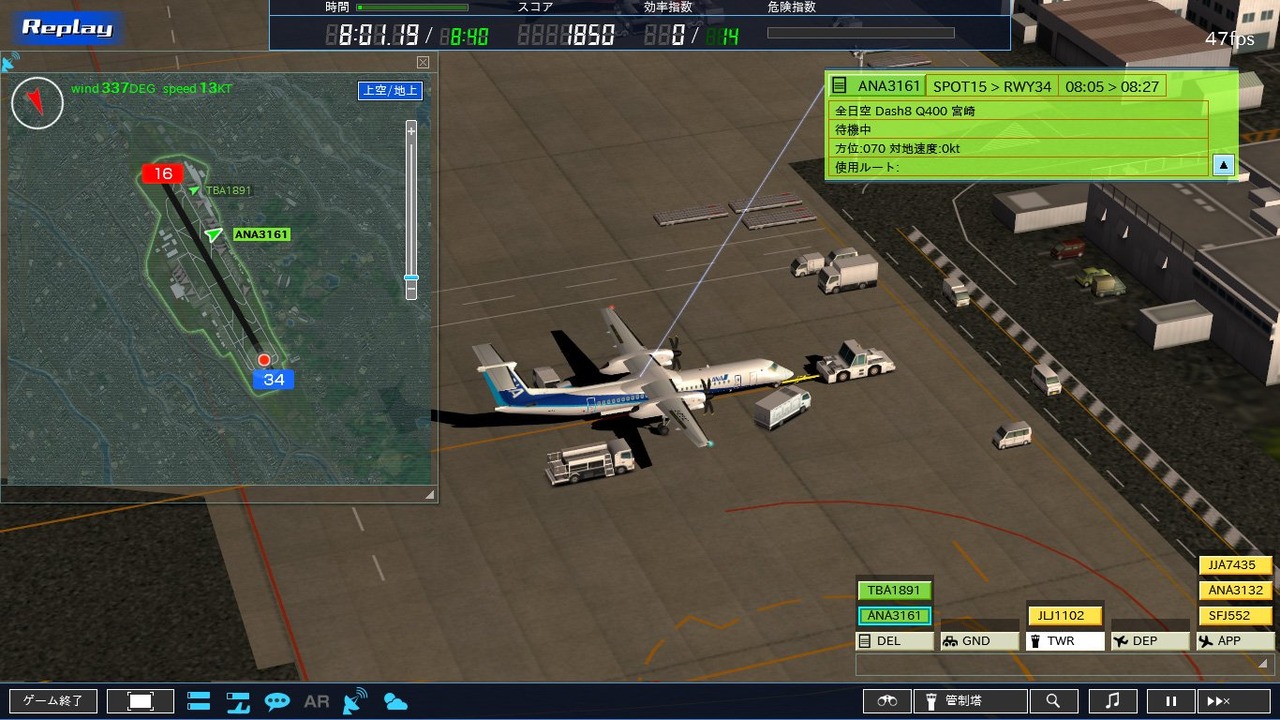The width and height of the screenshot is (1280, 720).
Task: Toggle the 上空/地上 radar view button
Action: (x=390, y=91)
